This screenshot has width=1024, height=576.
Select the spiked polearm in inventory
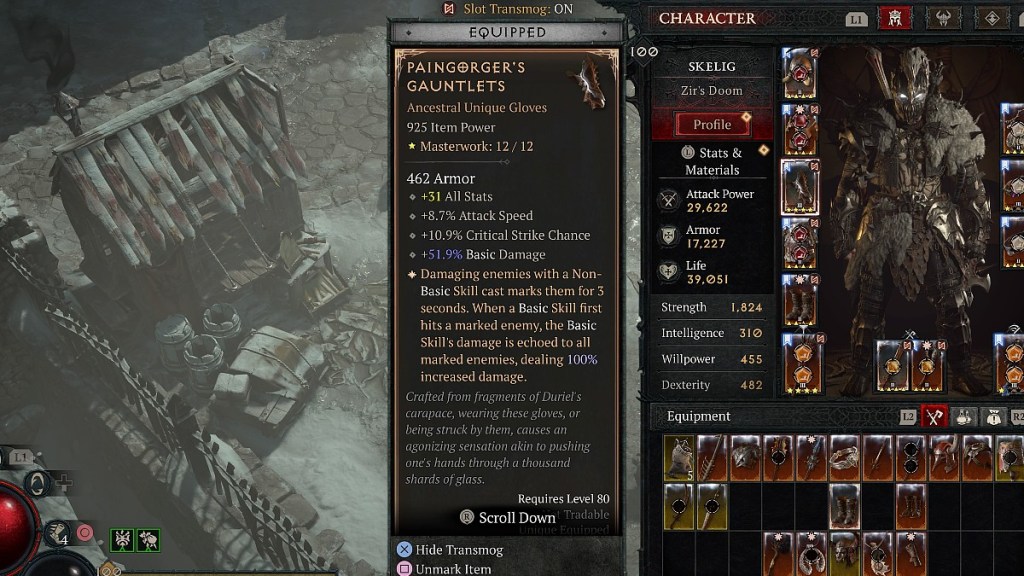point(713,457)
